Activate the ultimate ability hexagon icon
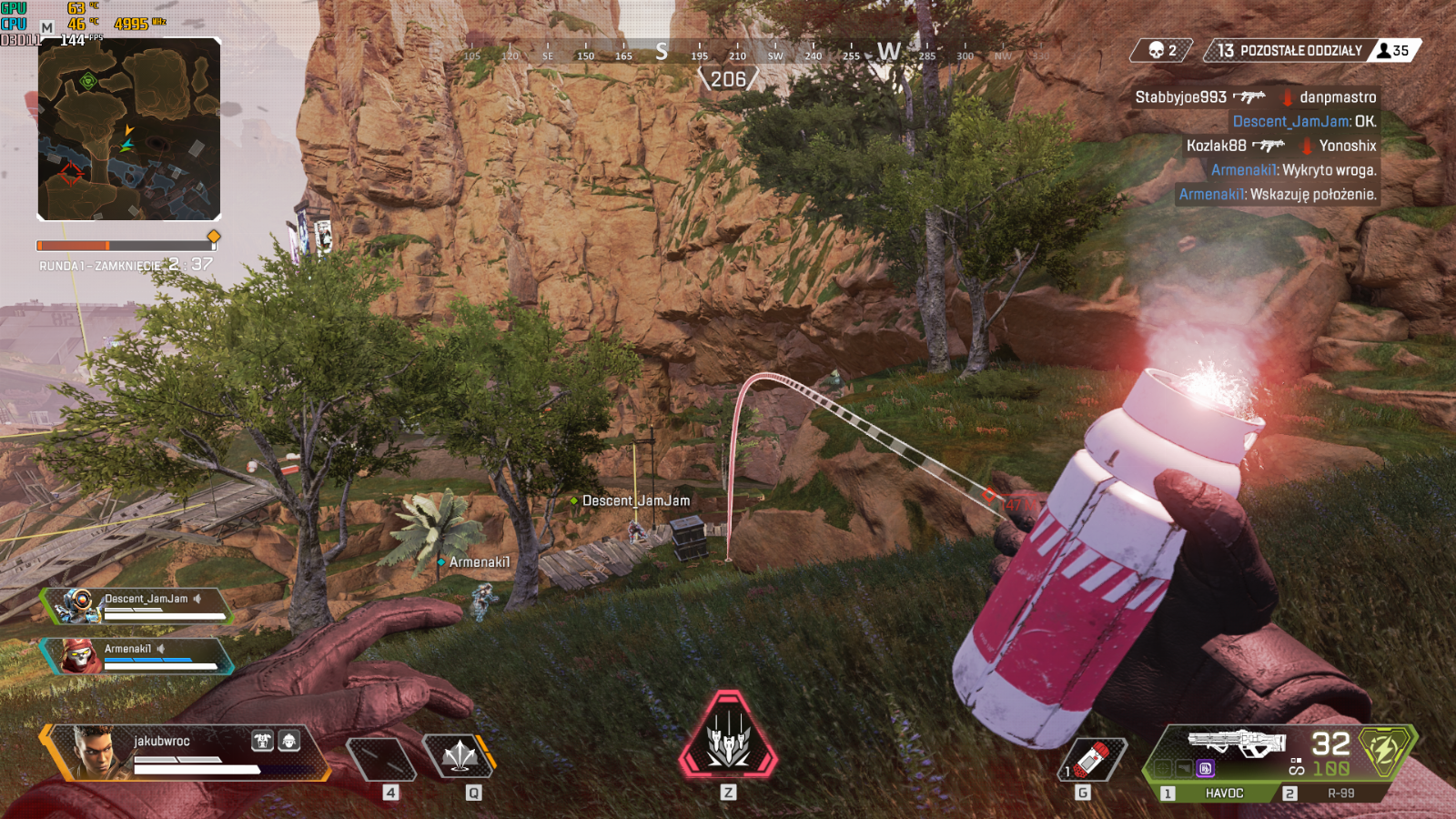 pos(728,737)
